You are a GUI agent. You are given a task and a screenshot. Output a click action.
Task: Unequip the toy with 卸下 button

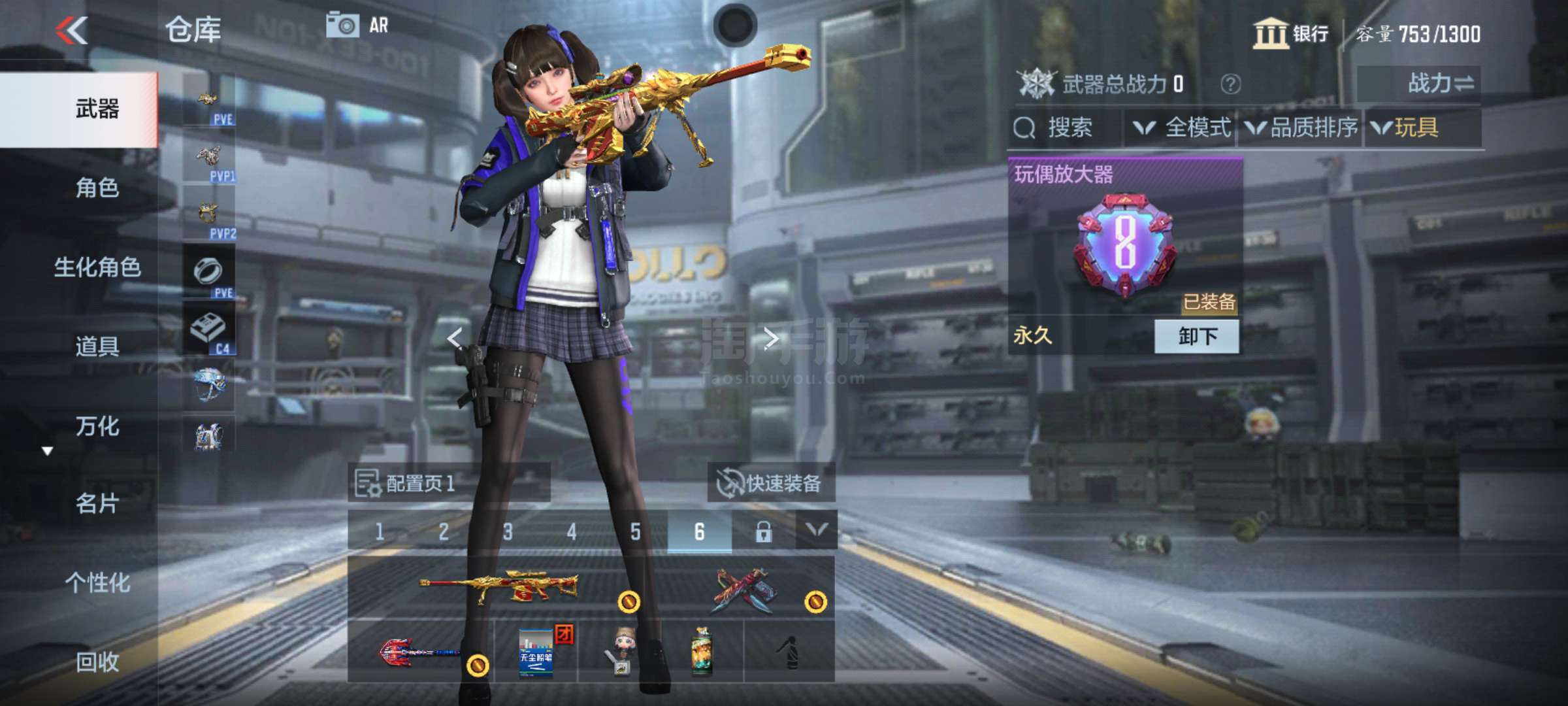click(1196, 337)
